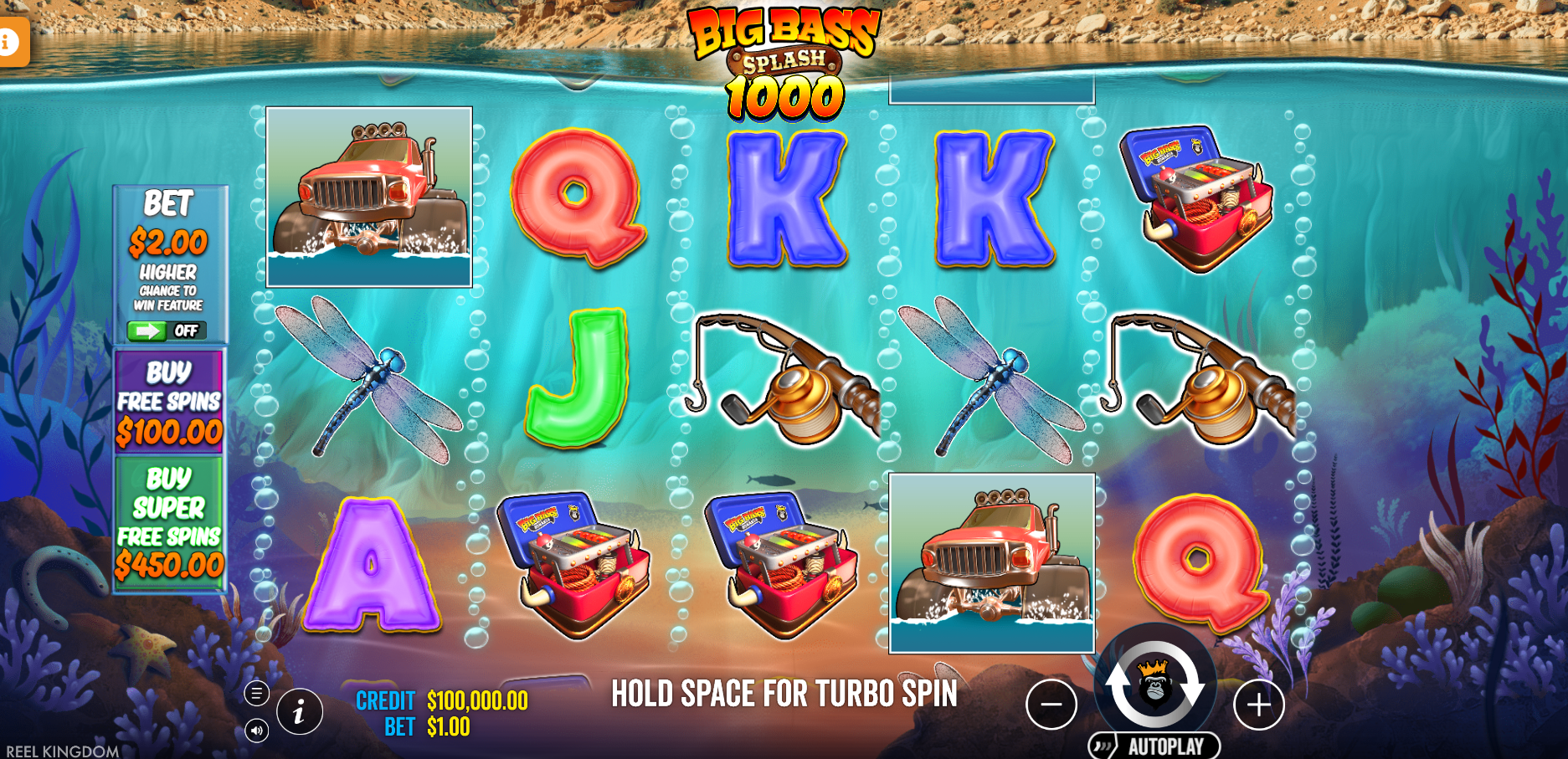This screenshot has height=759, width=1568.
Task: Enable the $2.00 ante bet option
Action: coord(169,243)
